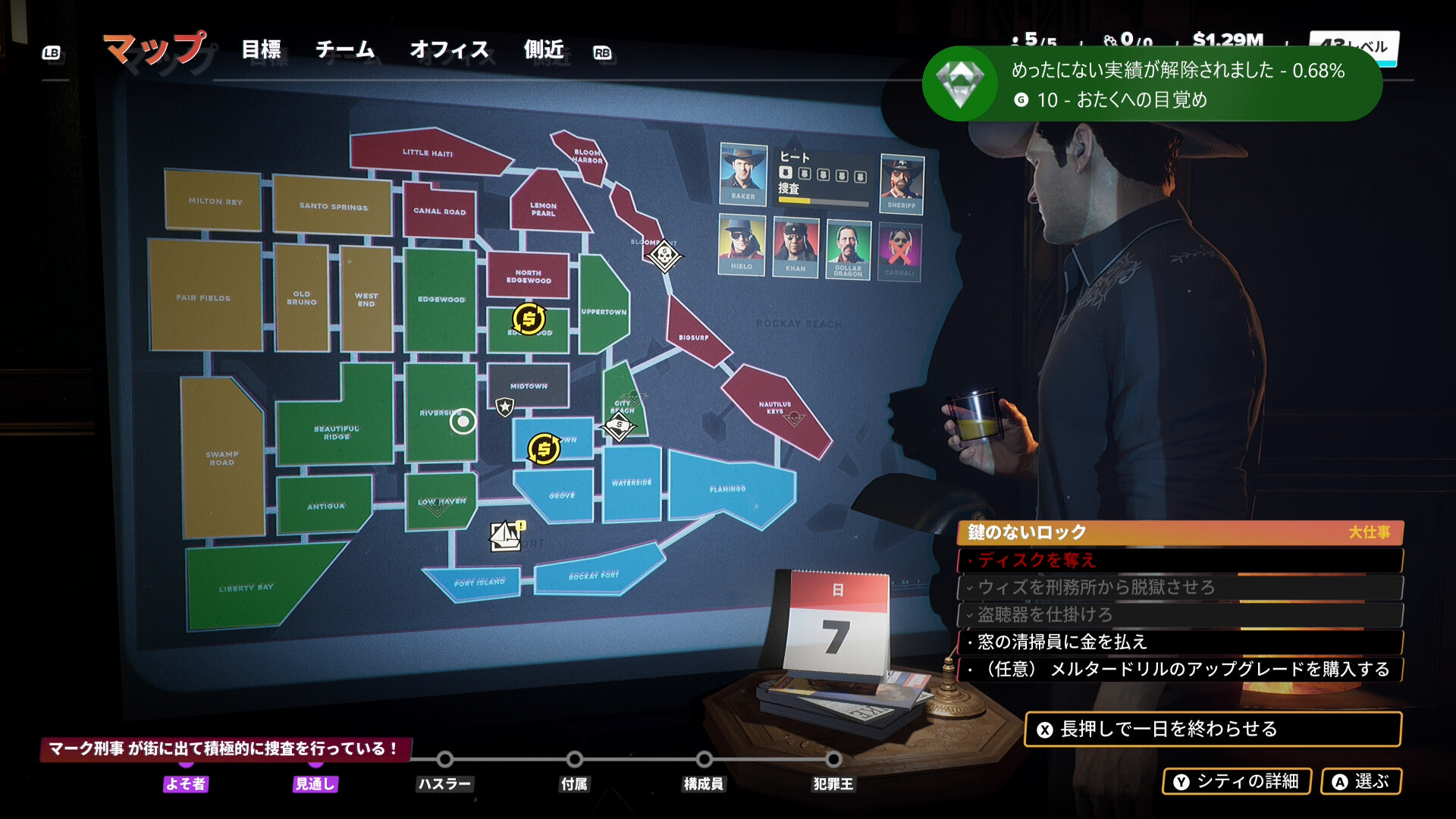This screenshot has height=819, width=1456.
Task: View the Sheriff portrait
Action: (x=901, y=182)
